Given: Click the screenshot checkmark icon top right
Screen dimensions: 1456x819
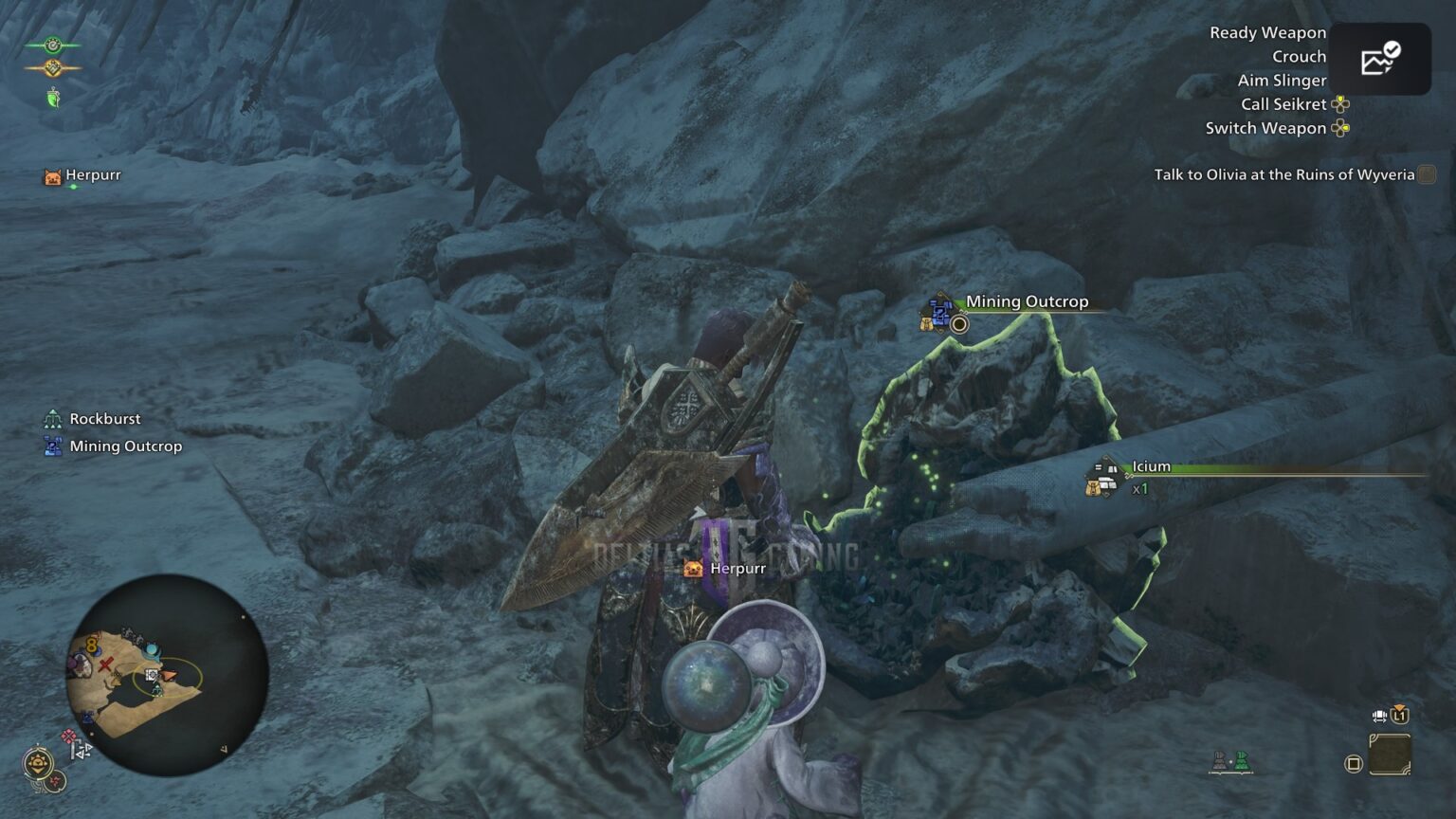Looking at the screenshot, I should (1380, 59).
